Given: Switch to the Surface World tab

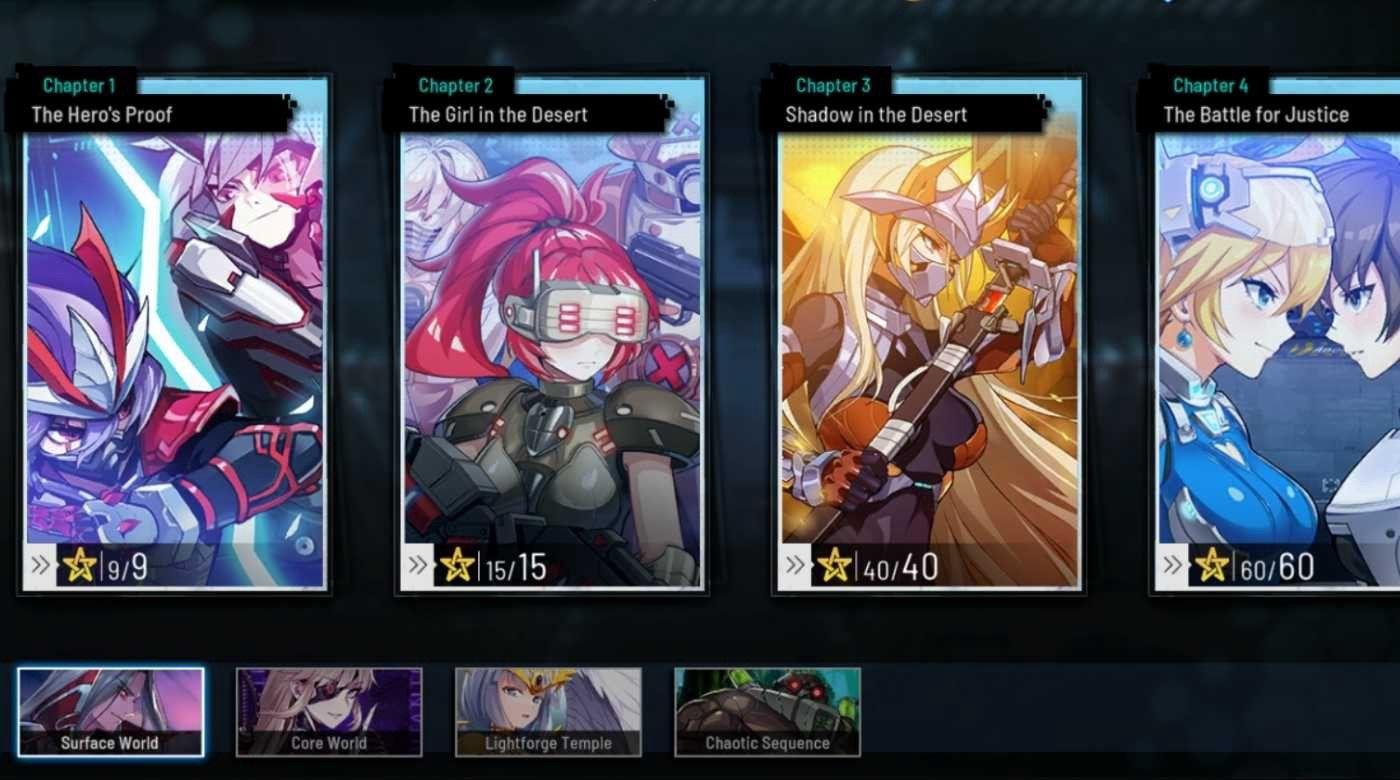Looking at the screenshot, I should pyautogui.click(x=108, y=743).
